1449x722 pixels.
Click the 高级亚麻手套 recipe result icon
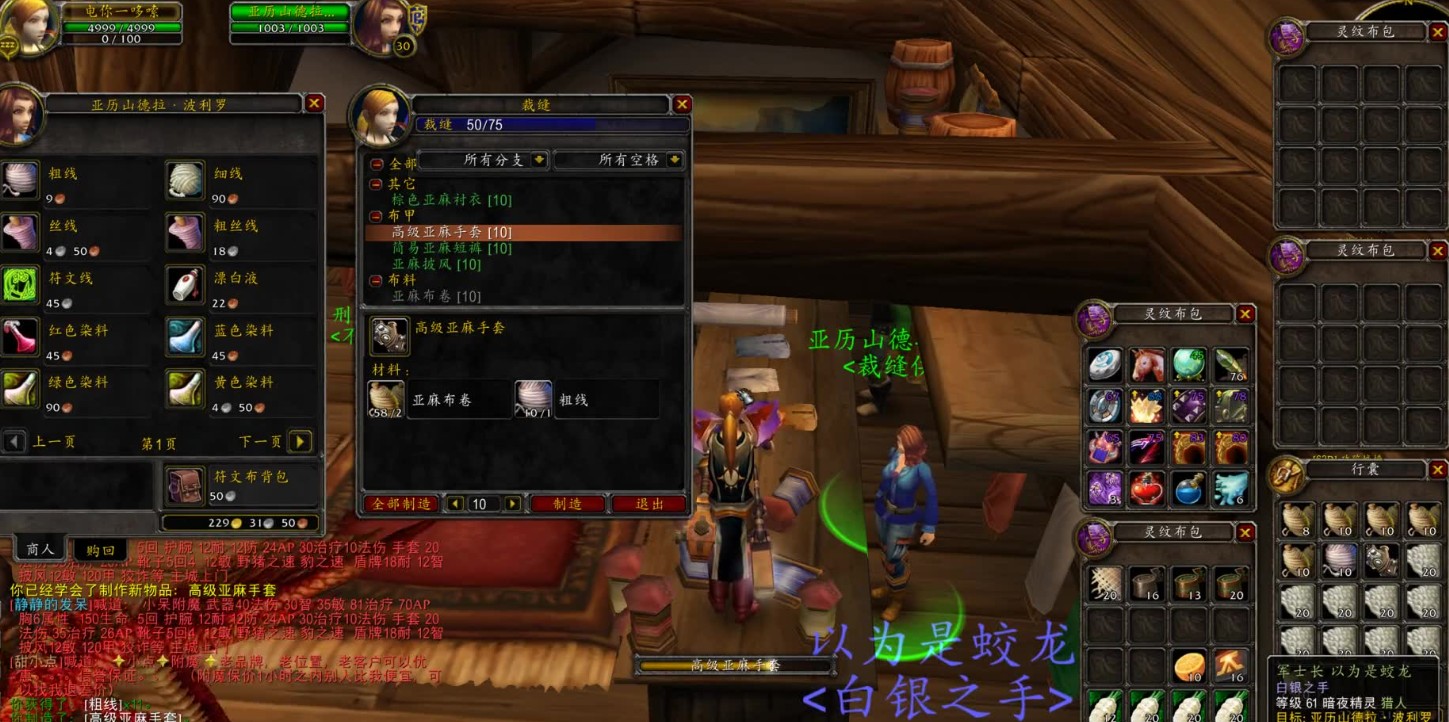(x=389, y=337)
